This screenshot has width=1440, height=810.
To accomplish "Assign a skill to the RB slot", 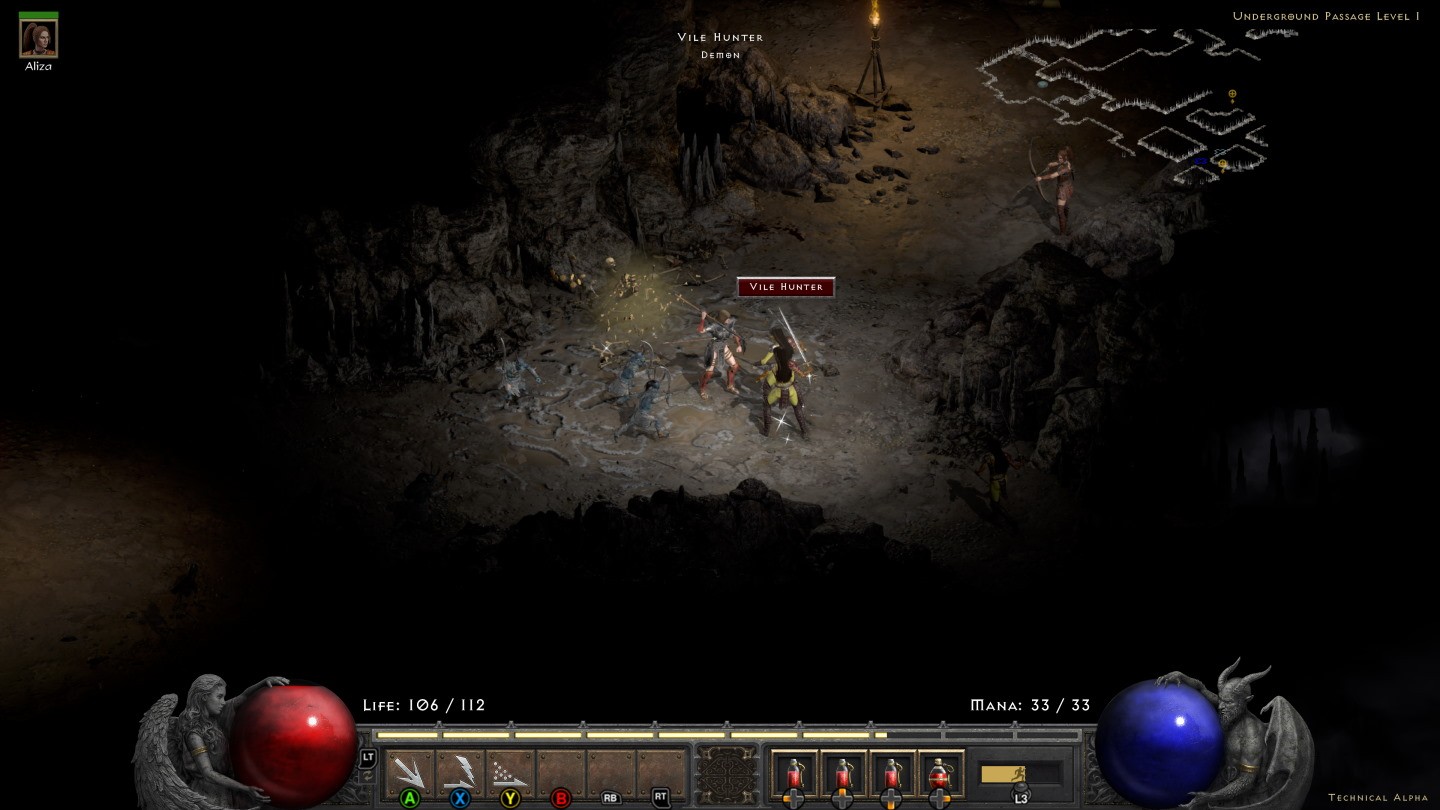I will pos(611,770).
